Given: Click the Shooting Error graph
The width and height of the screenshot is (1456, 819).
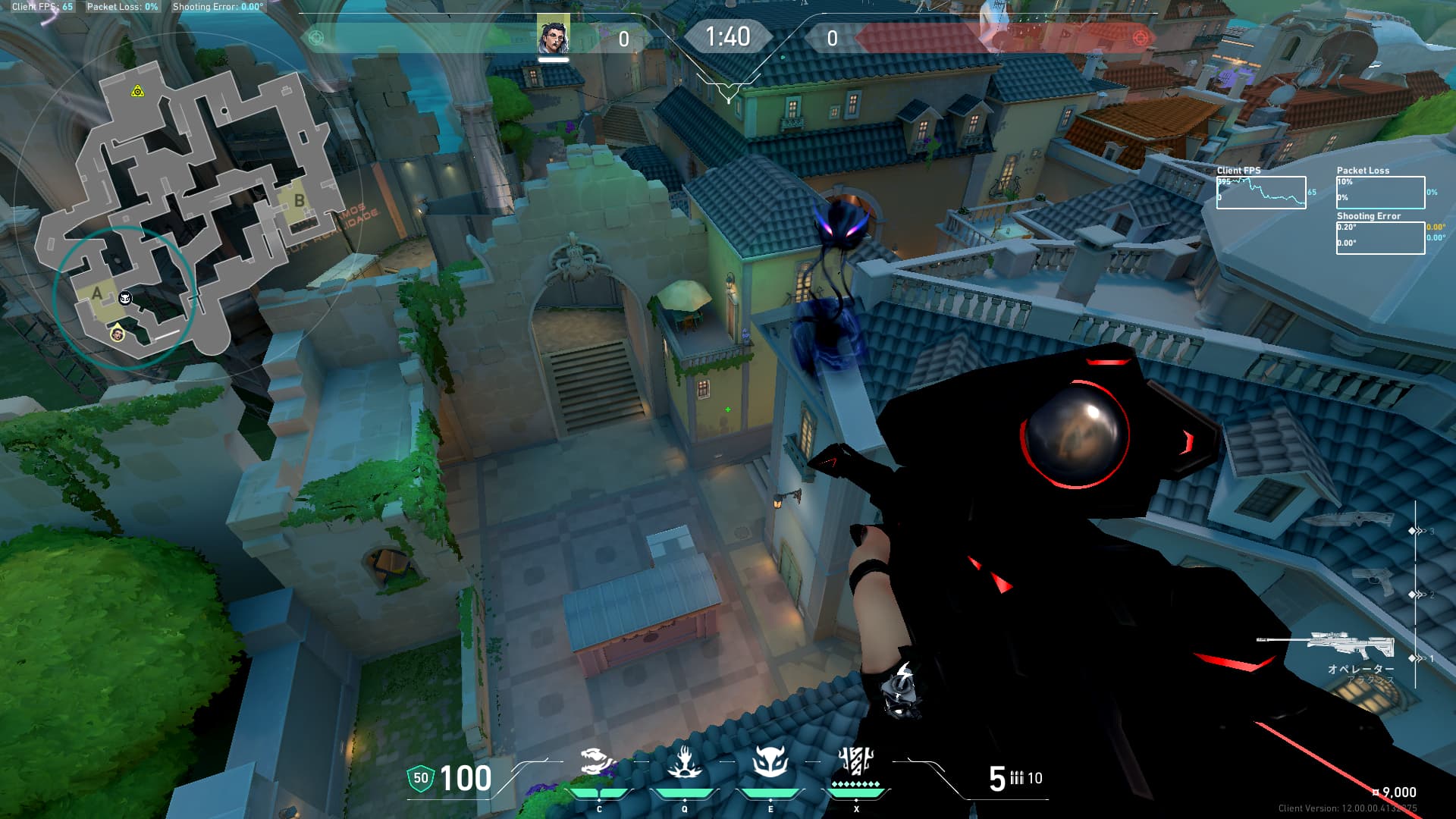Looking at the screenshot, I should [1380, 237].
